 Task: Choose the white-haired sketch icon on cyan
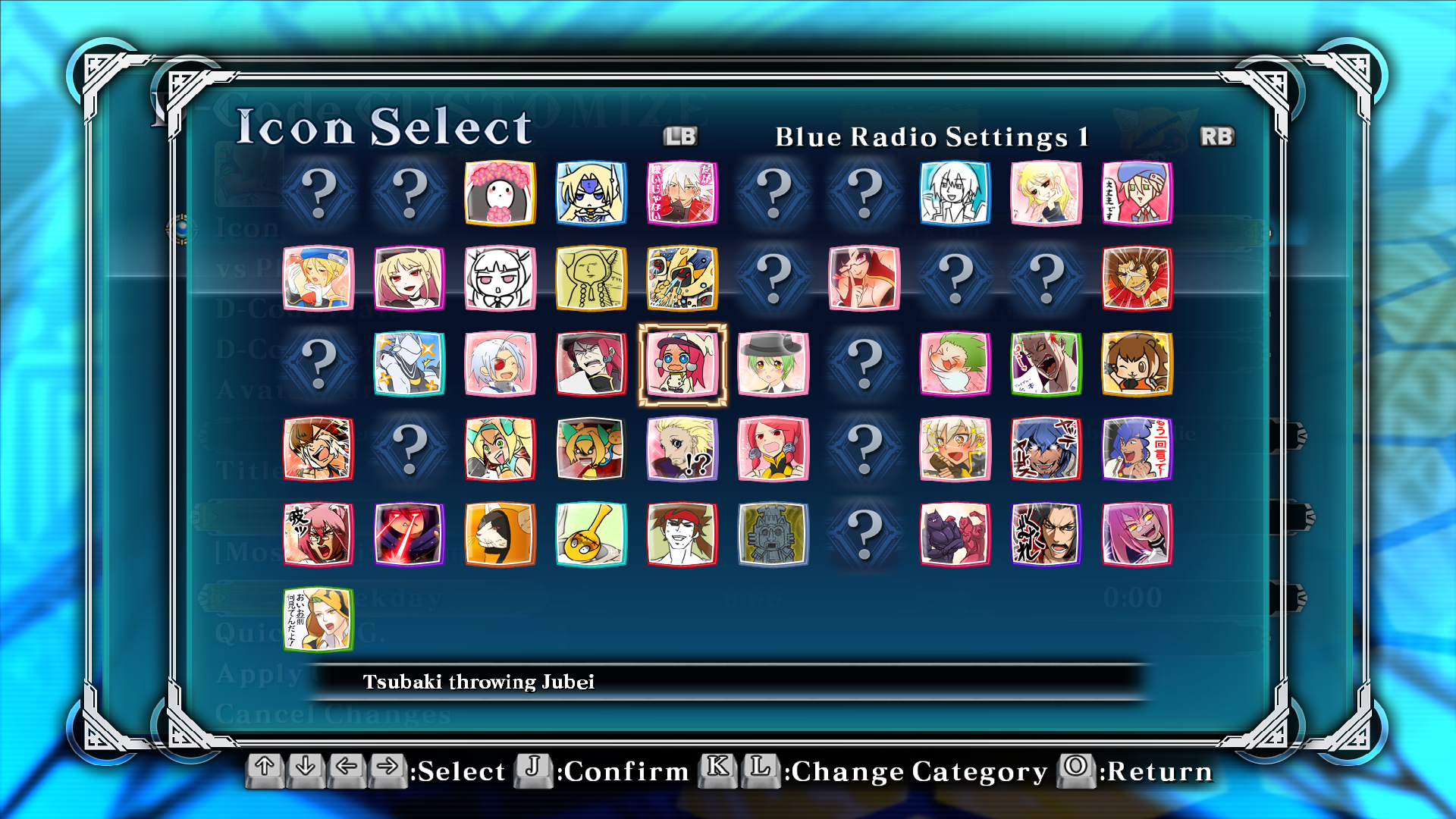click(955, 193)
